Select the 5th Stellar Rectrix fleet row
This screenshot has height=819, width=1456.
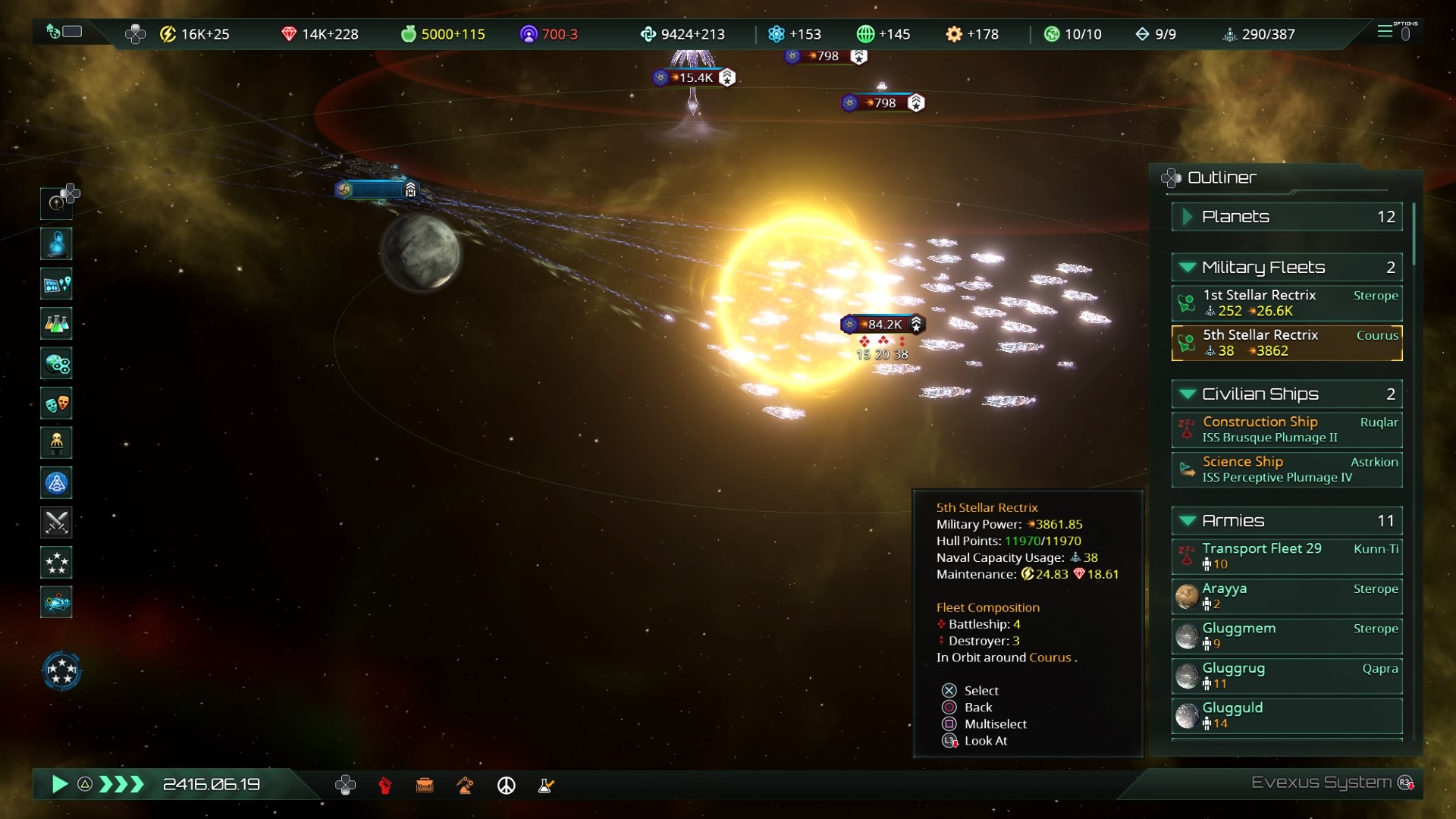(1286, 343)
